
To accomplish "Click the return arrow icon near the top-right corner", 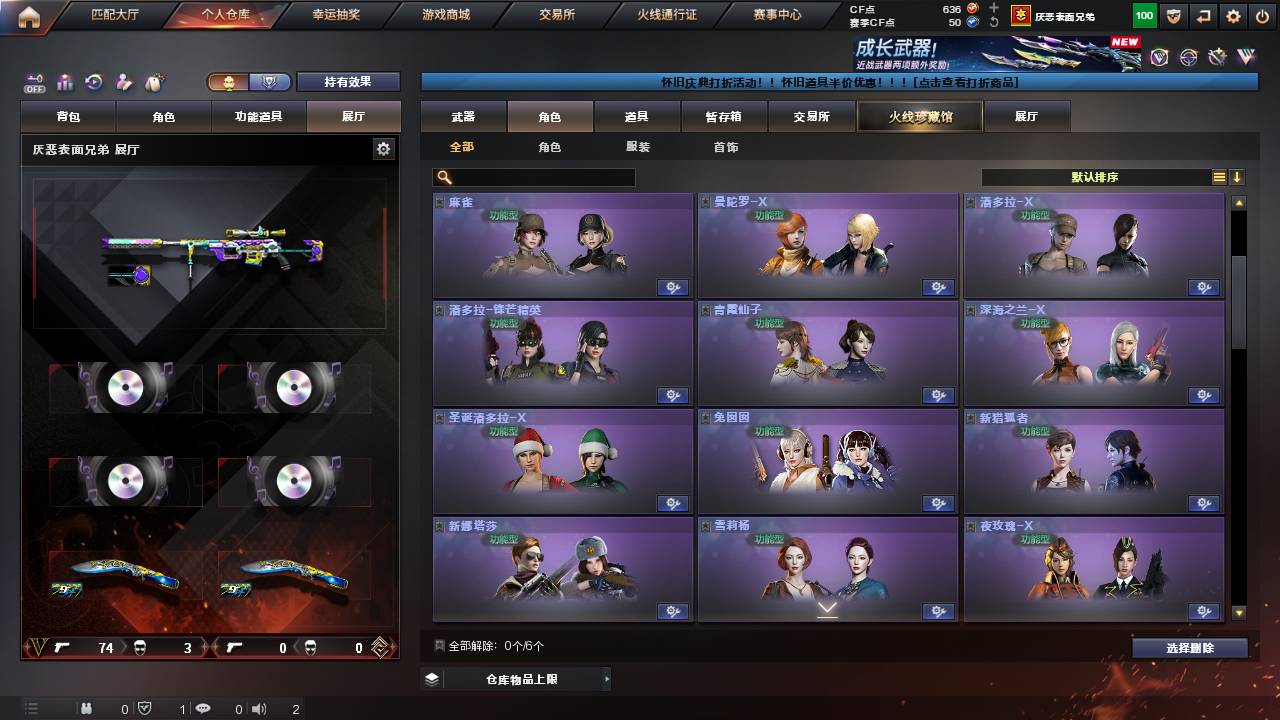I will [x=1203, y=14].
